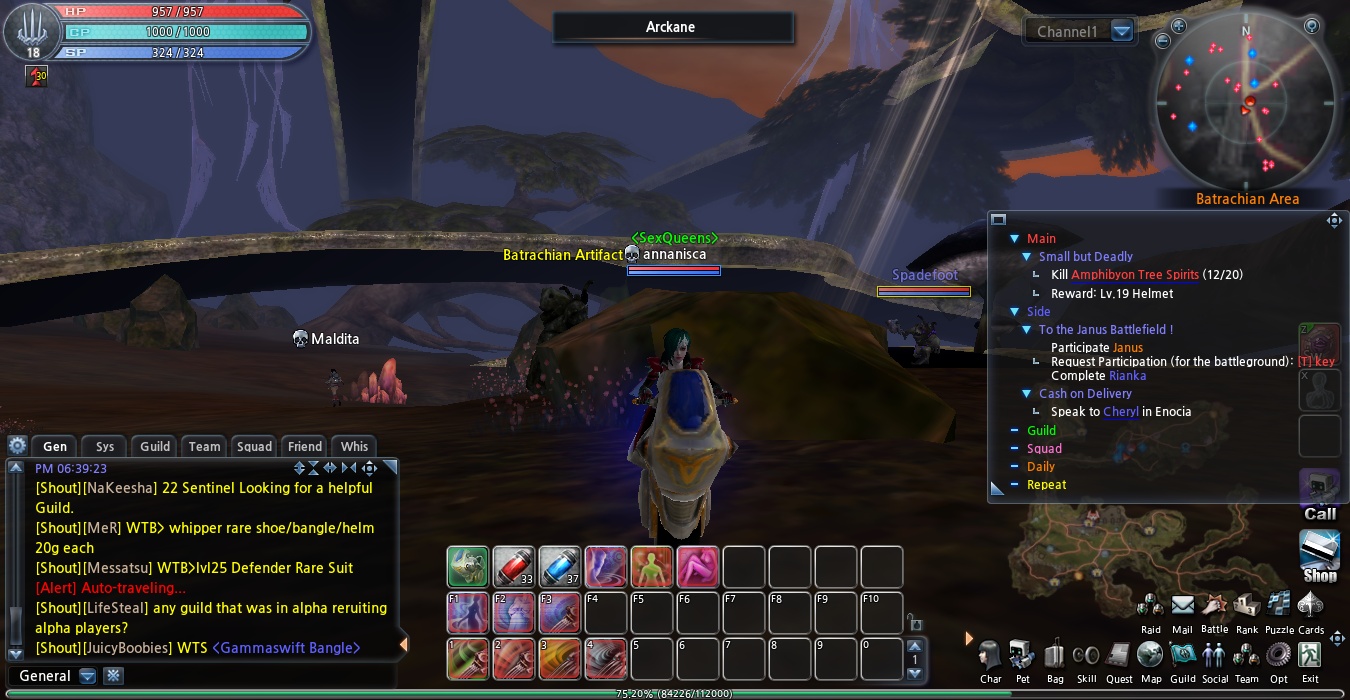Viewport: 1350px width, 700px height.
Task: Click the Exit game icon
Action: click(x=1310, y=657)
